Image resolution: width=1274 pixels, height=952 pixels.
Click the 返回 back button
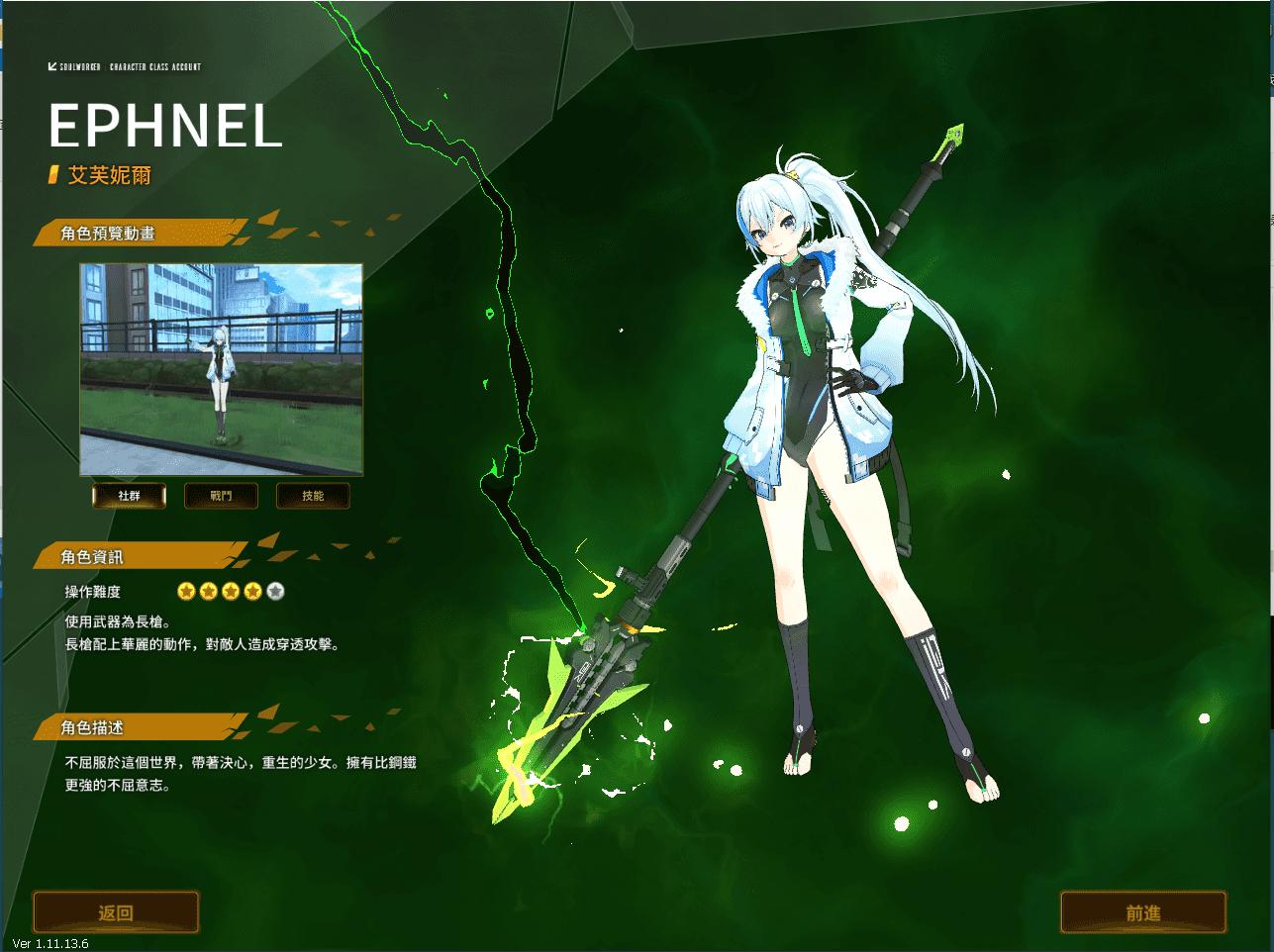(115, 911)
